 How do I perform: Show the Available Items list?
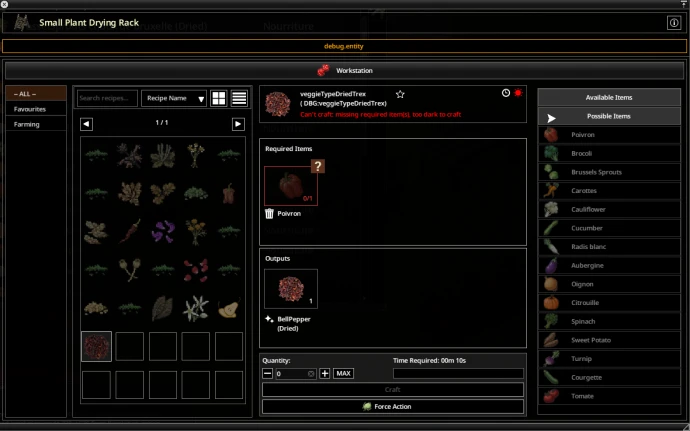point(609,97)
